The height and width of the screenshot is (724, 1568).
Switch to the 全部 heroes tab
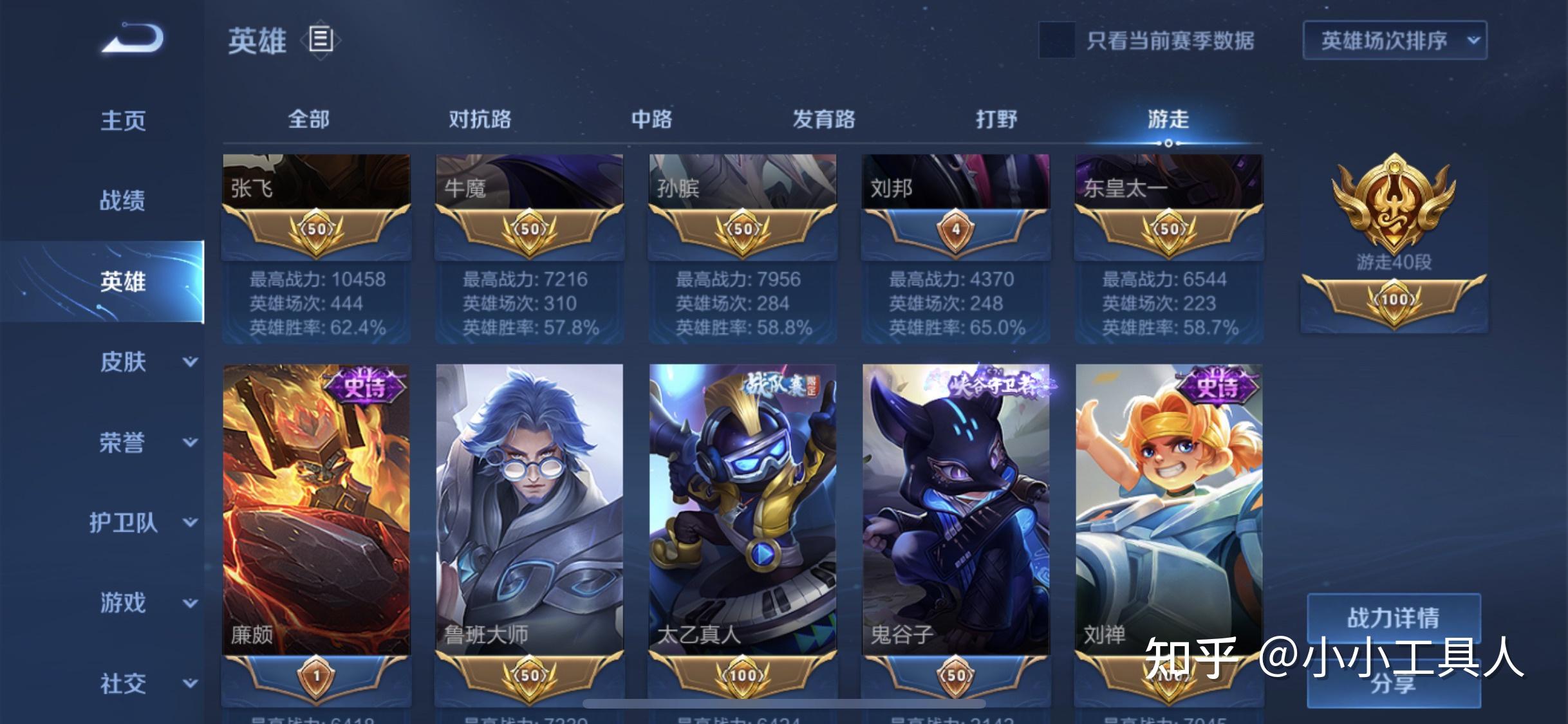coord(308,120)
